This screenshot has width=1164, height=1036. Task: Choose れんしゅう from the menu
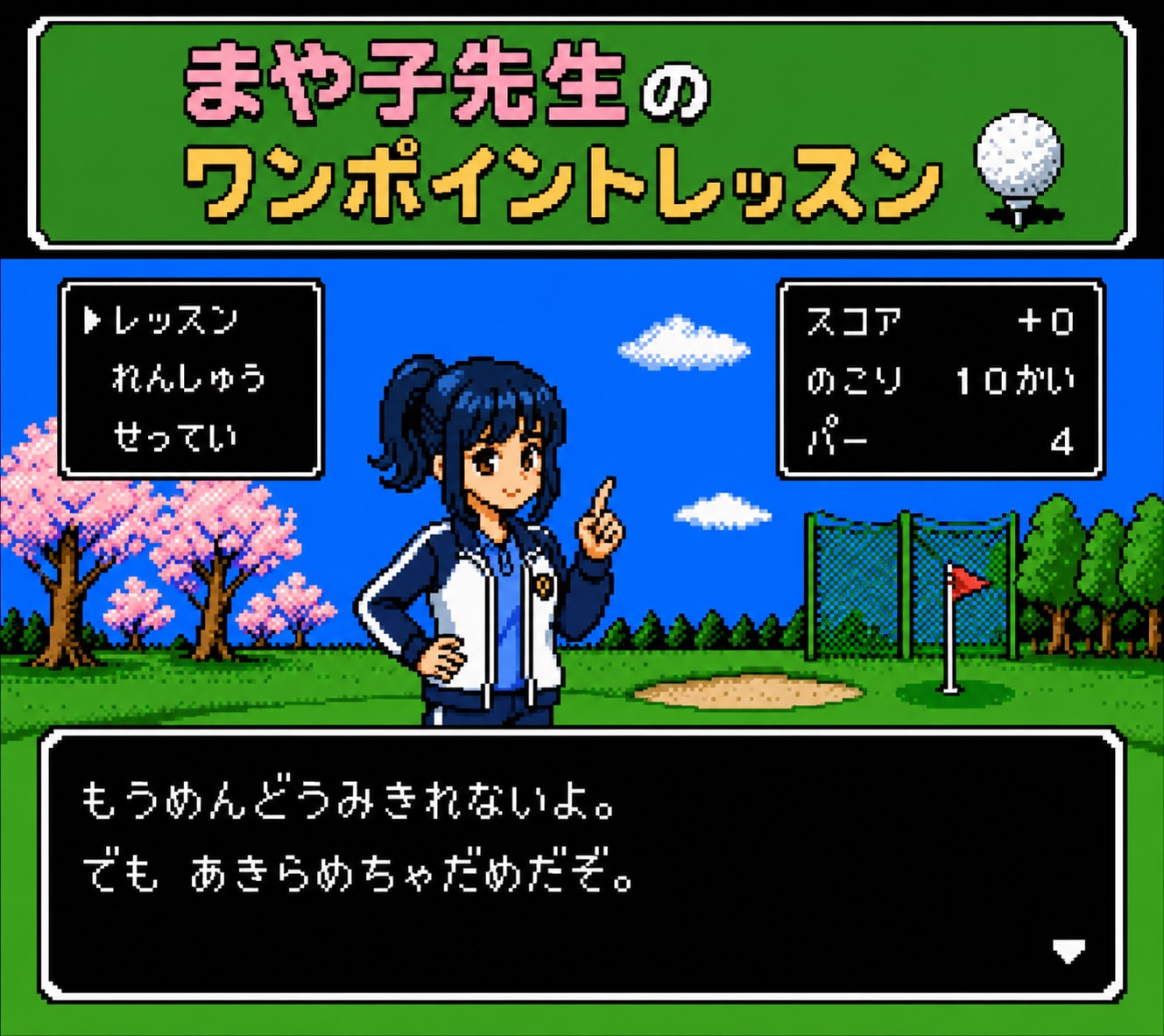click(188, 378)
